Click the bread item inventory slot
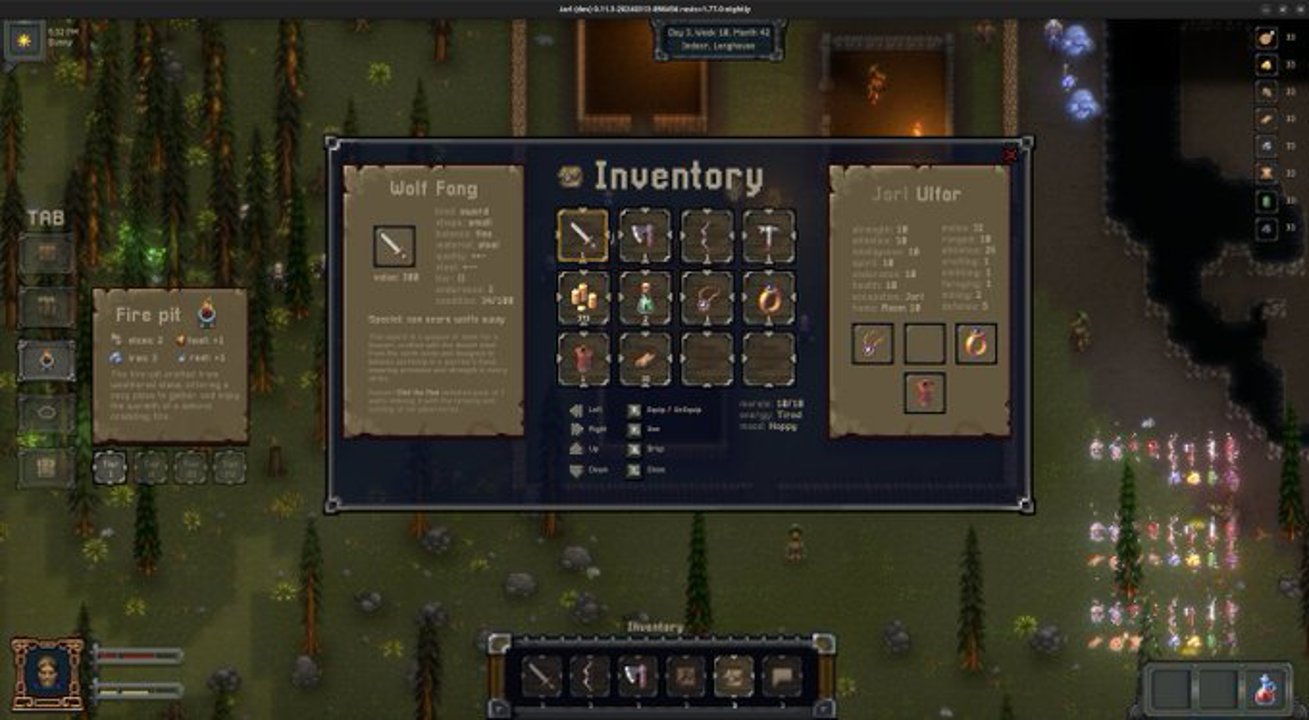The width and height of the screenshot is (1309, 720). 645,358
